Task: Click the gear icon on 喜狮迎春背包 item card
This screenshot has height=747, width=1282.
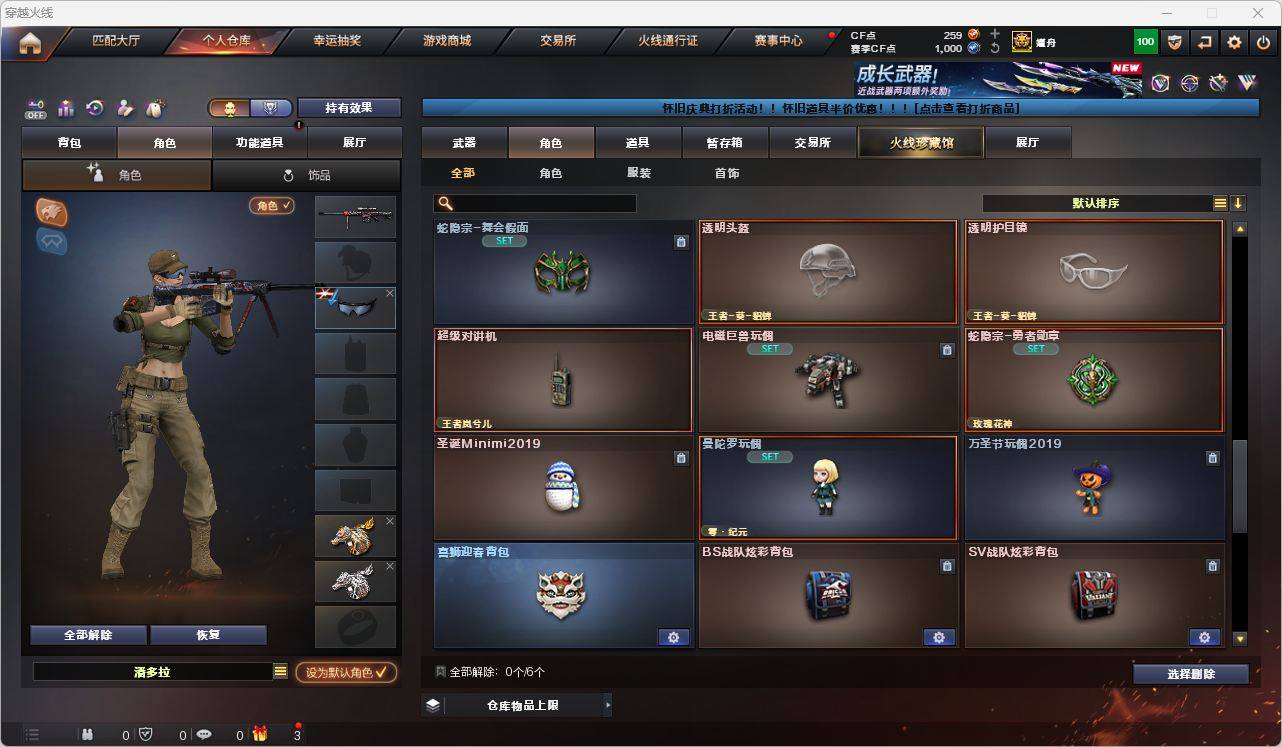Action: (x=673, y=637)
